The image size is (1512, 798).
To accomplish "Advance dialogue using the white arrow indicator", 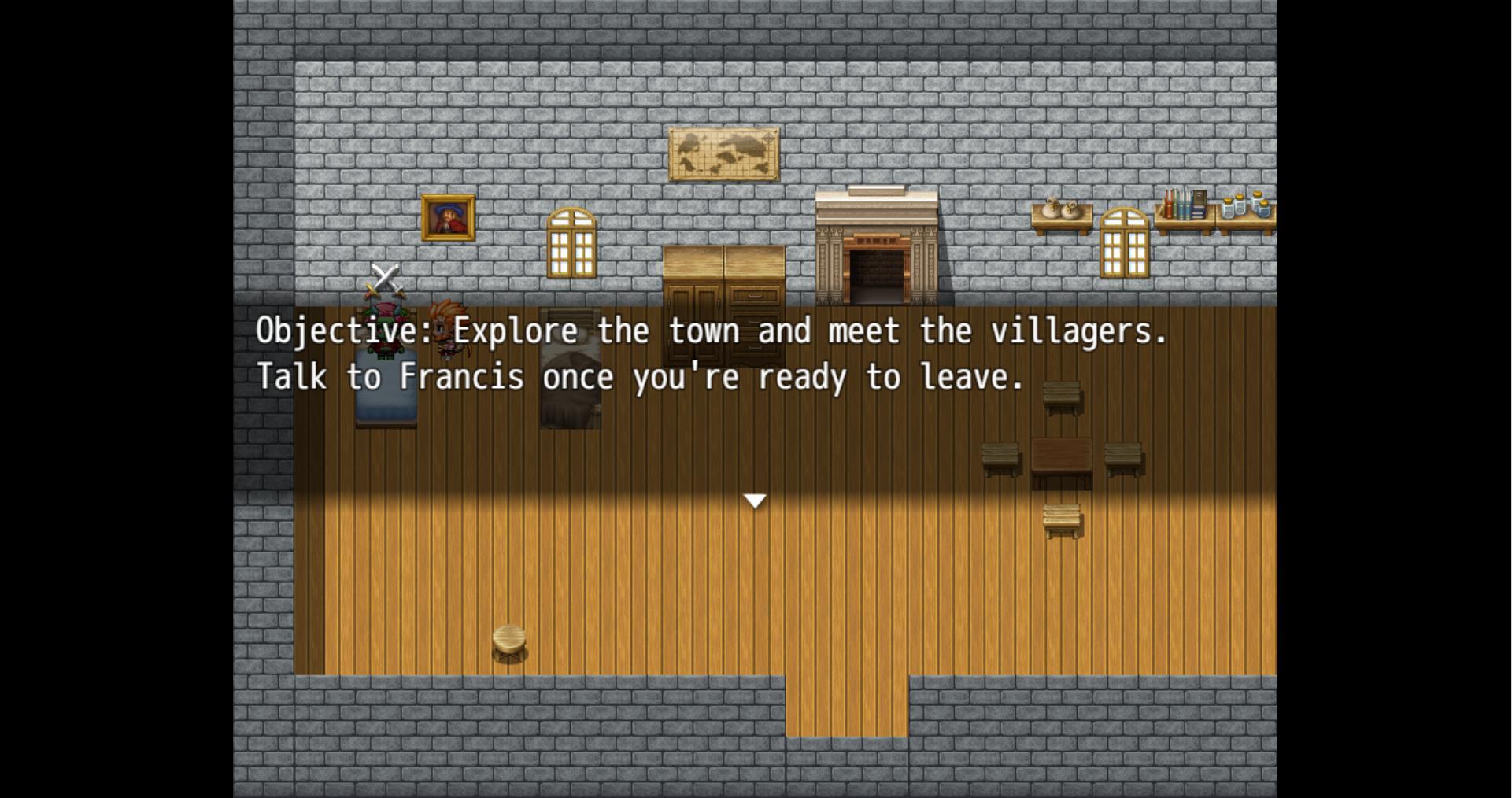I will pos(755,501).
